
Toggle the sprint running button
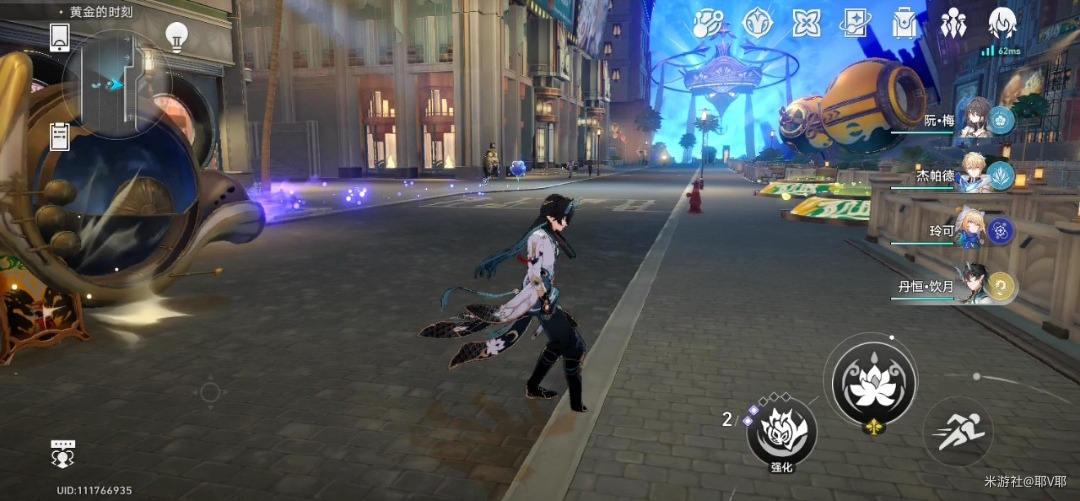pos(956,432)
